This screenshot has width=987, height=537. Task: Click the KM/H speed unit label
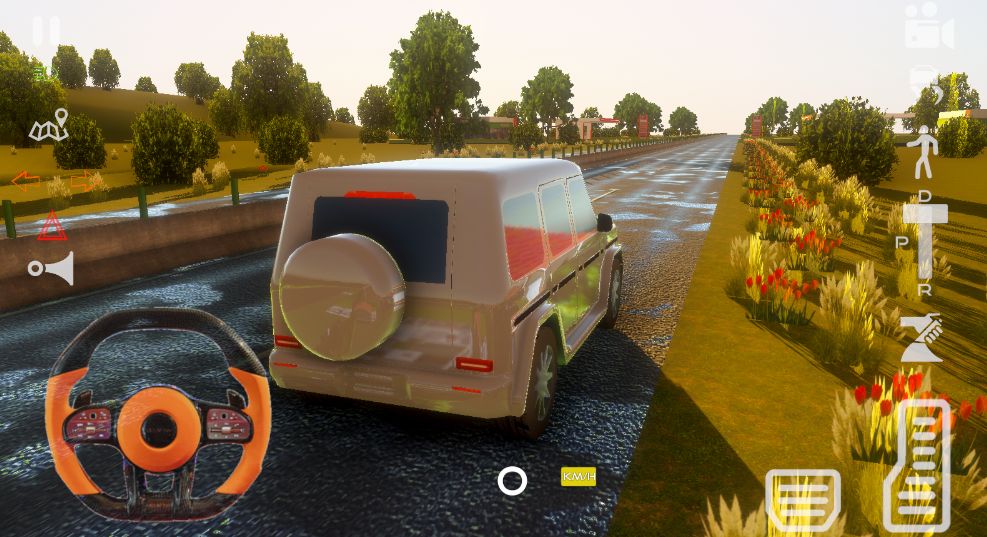pyautogui.click(x=578, y=477)
